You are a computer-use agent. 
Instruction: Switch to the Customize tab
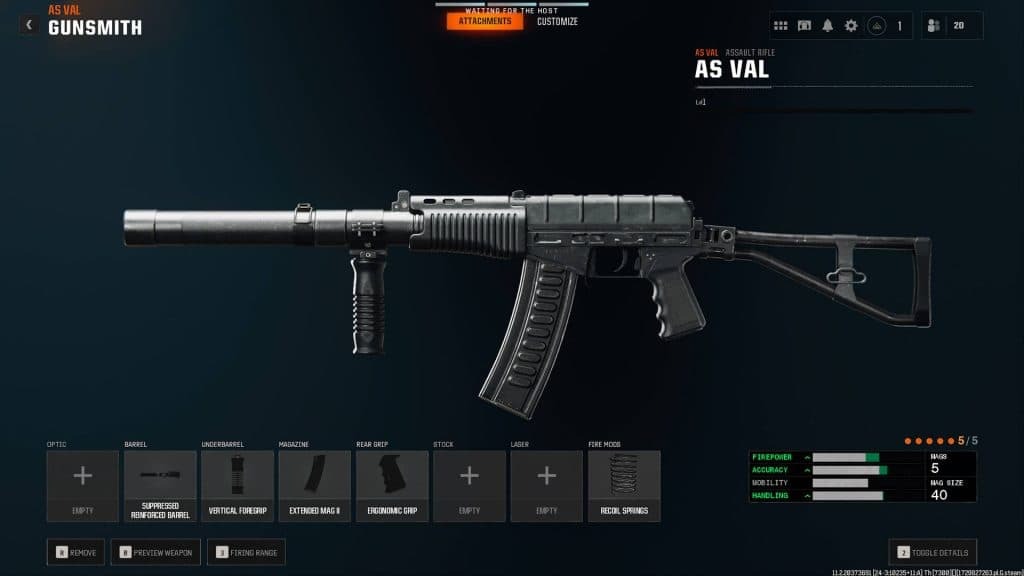[557, 21]
